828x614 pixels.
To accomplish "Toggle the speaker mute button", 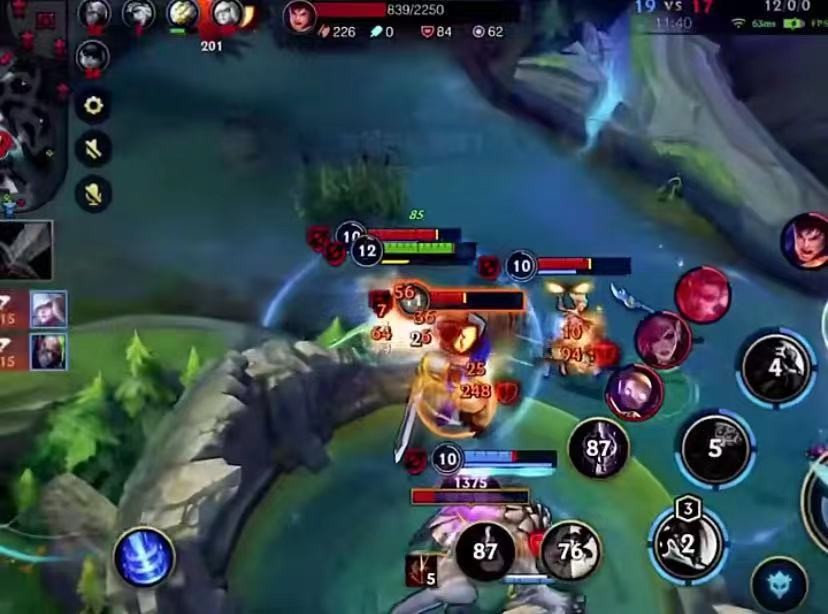I will (94, 150).
